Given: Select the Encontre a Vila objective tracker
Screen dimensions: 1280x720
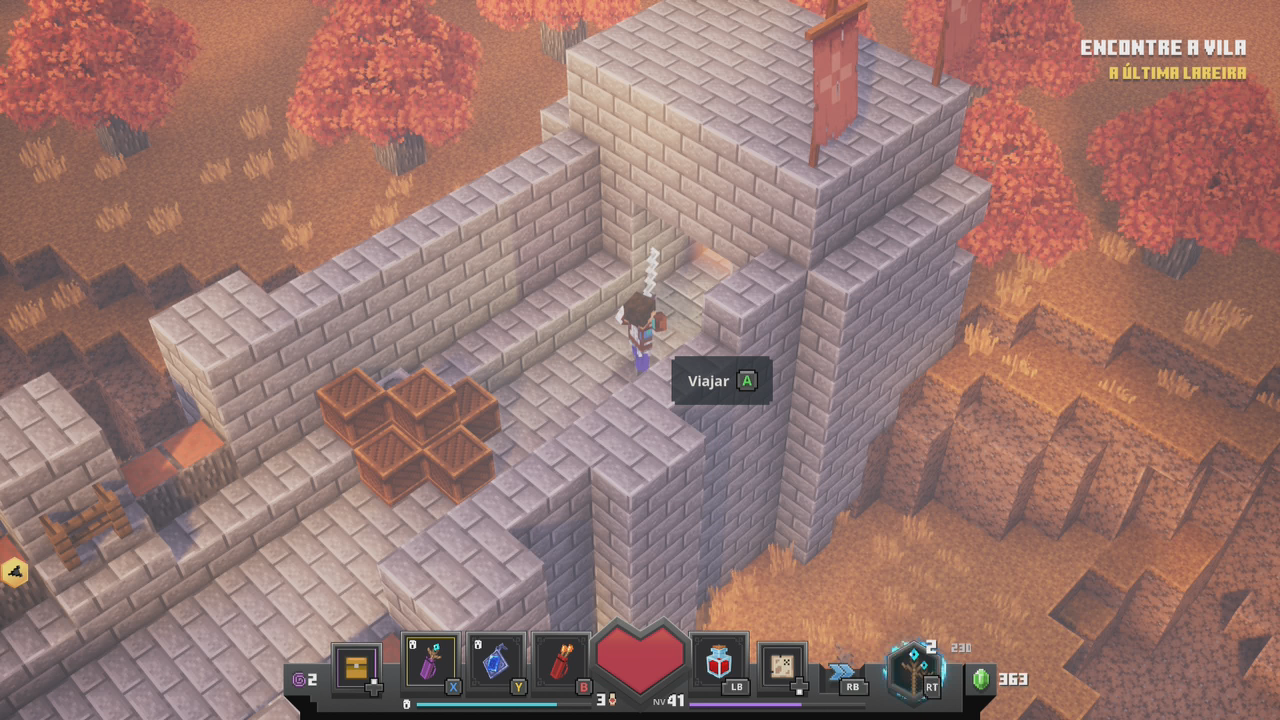Looking at the screenshot, I should [1163, 48].
